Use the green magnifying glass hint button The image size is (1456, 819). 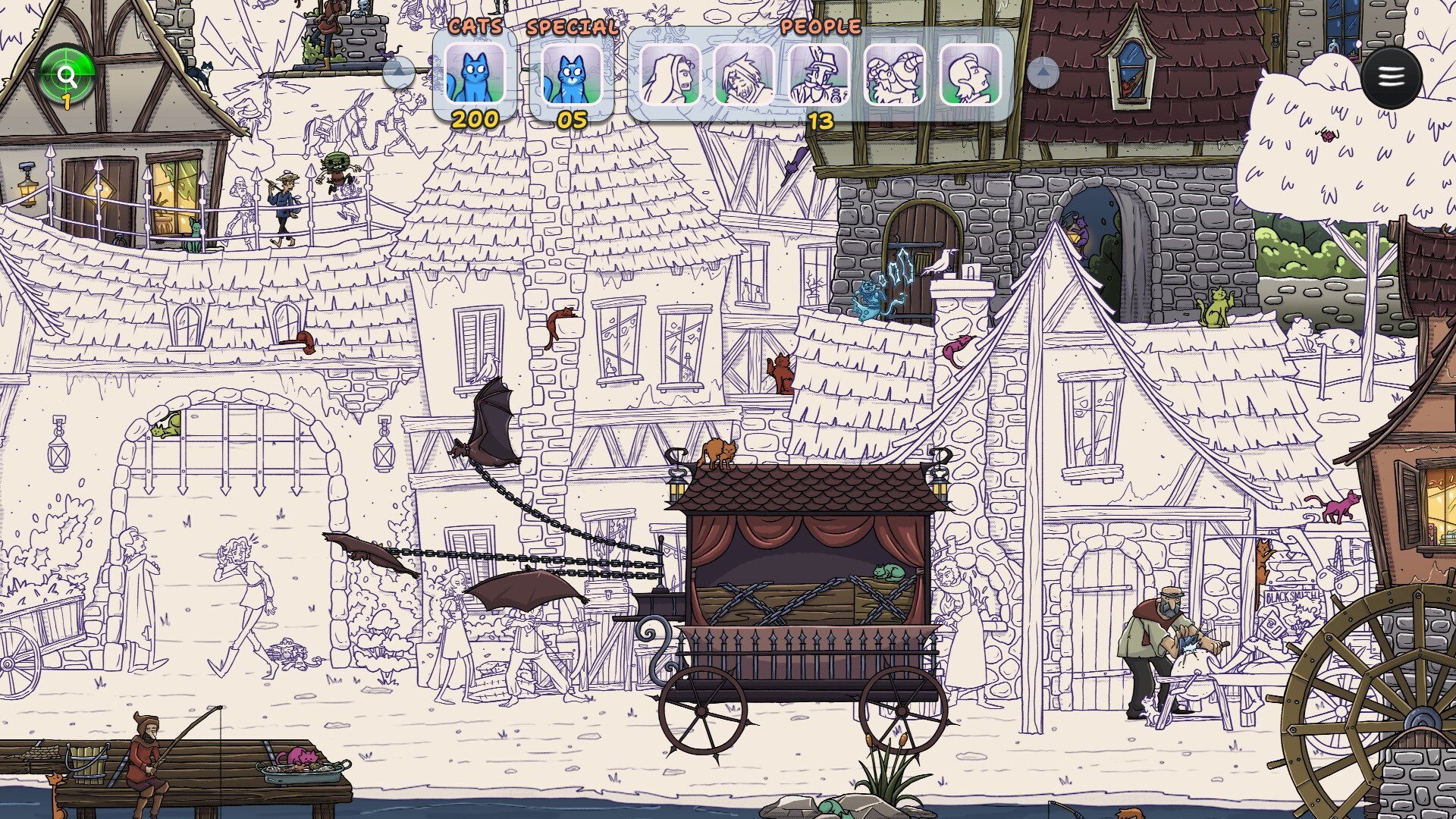[67, 74]
